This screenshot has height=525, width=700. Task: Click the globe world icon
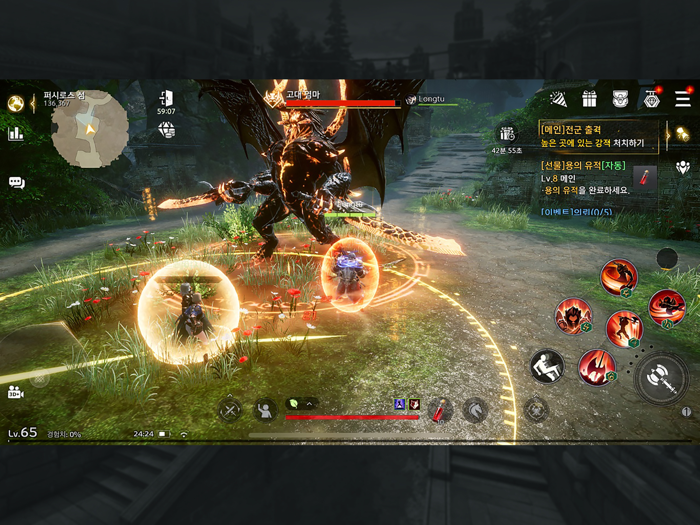166,131
